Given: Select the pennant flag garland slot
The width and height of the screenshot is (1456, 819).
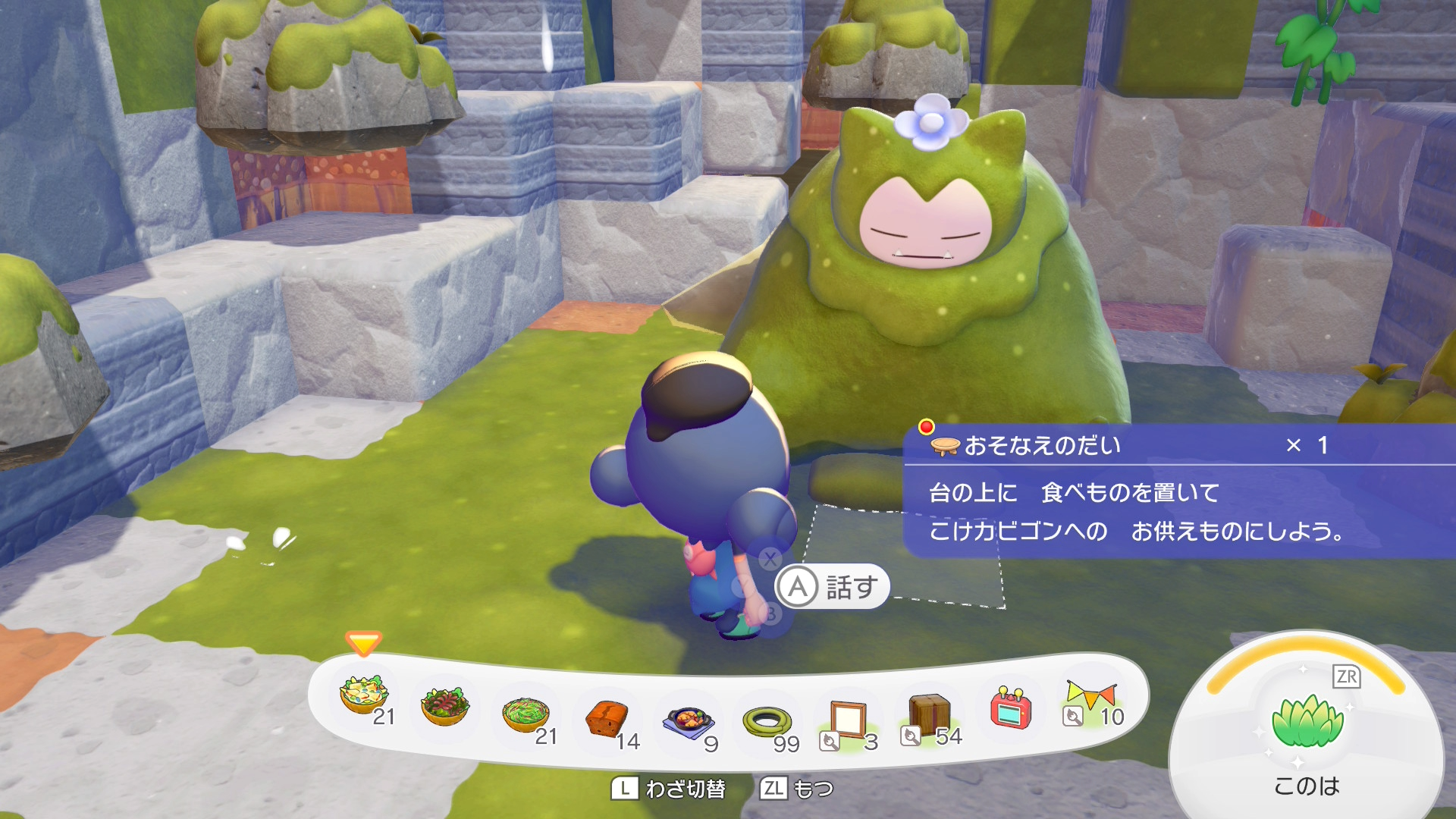Looking at the screenshot, I should point(1091,701).
